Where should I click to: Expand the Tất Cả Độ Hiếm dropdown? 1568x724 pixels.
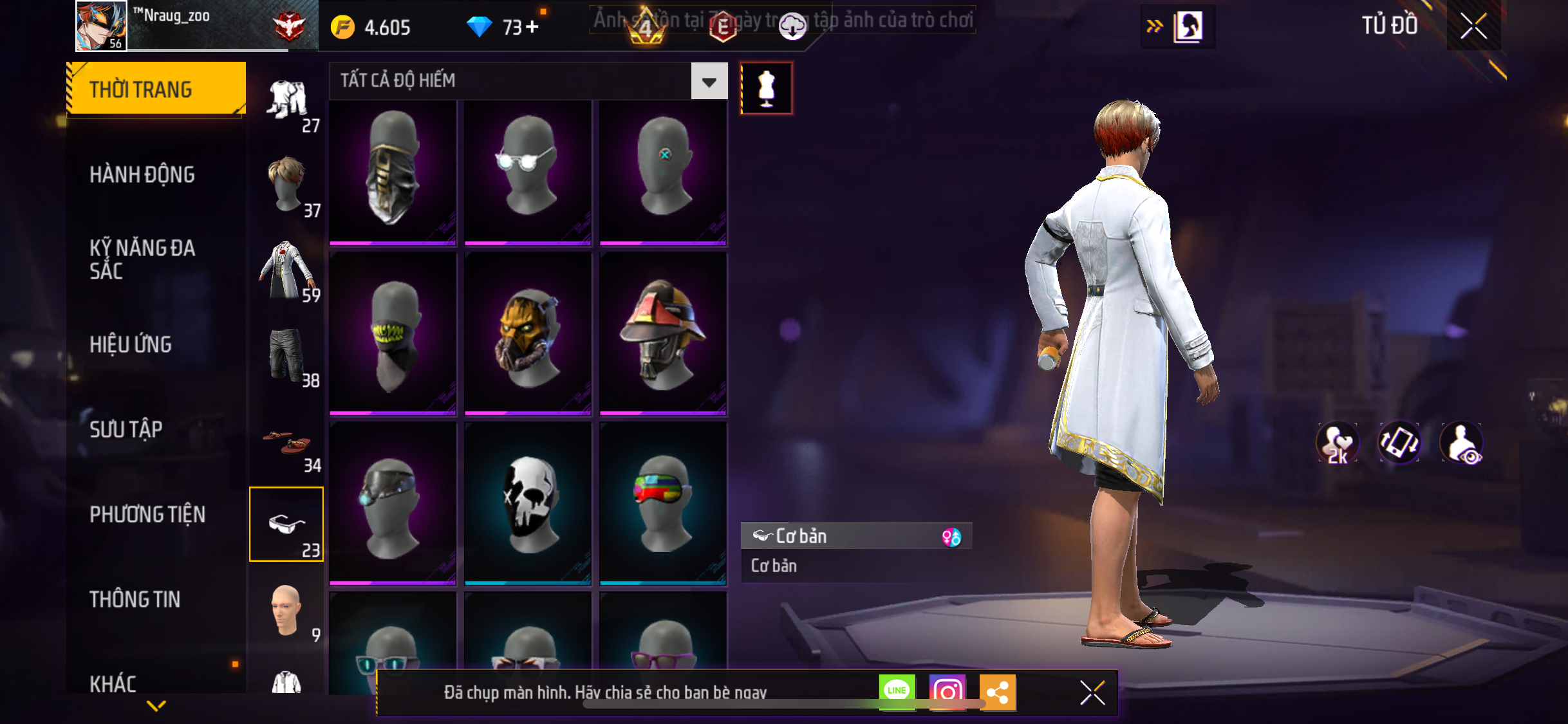[709, 81]
